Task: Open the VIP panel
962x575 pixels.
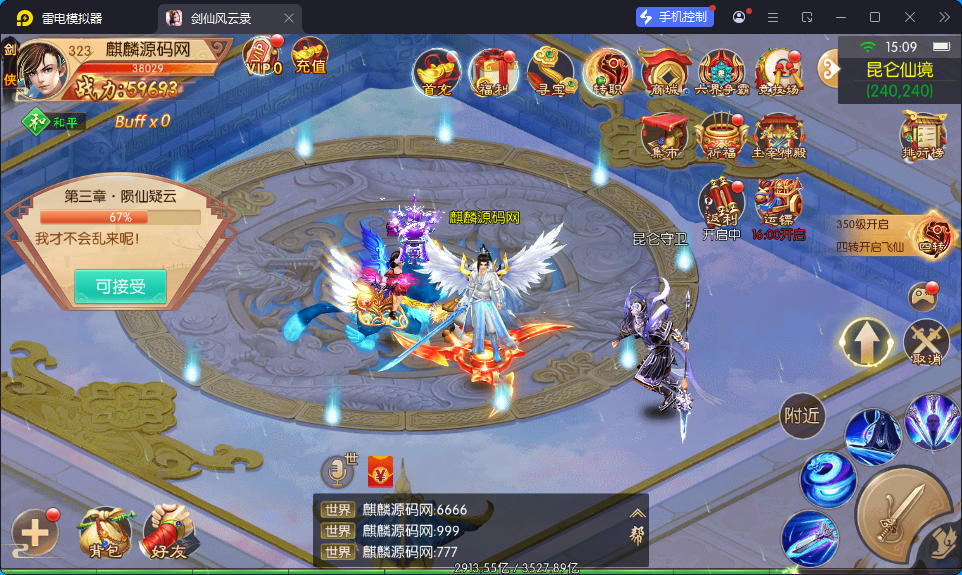Action: (263, 56)
